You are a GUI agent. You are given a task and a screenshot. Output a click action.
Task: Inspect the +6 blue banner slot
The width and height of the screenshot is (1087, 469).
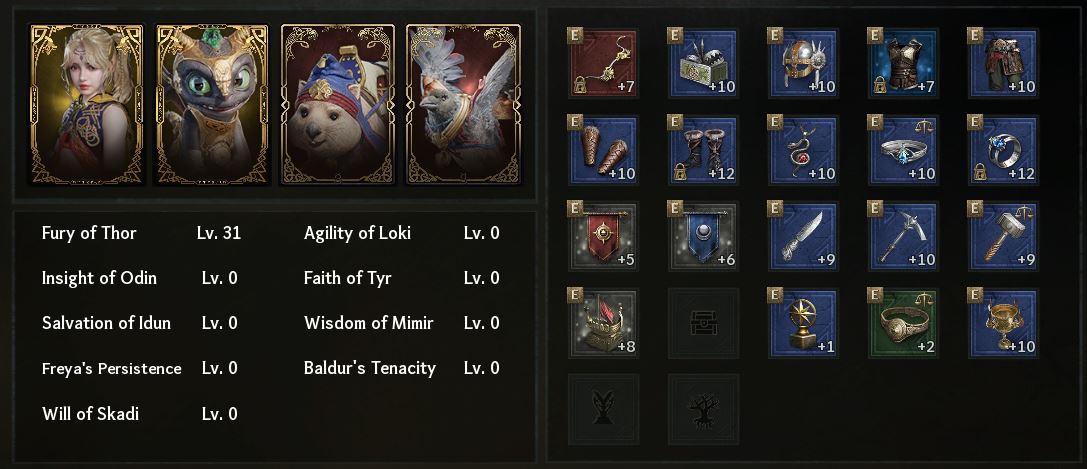[x=703, y=236]
